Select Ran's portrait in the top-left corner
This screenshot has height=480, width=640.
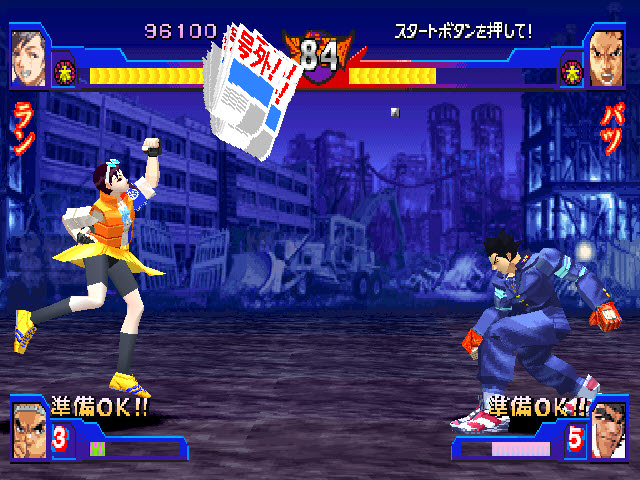tap(27, 57)
